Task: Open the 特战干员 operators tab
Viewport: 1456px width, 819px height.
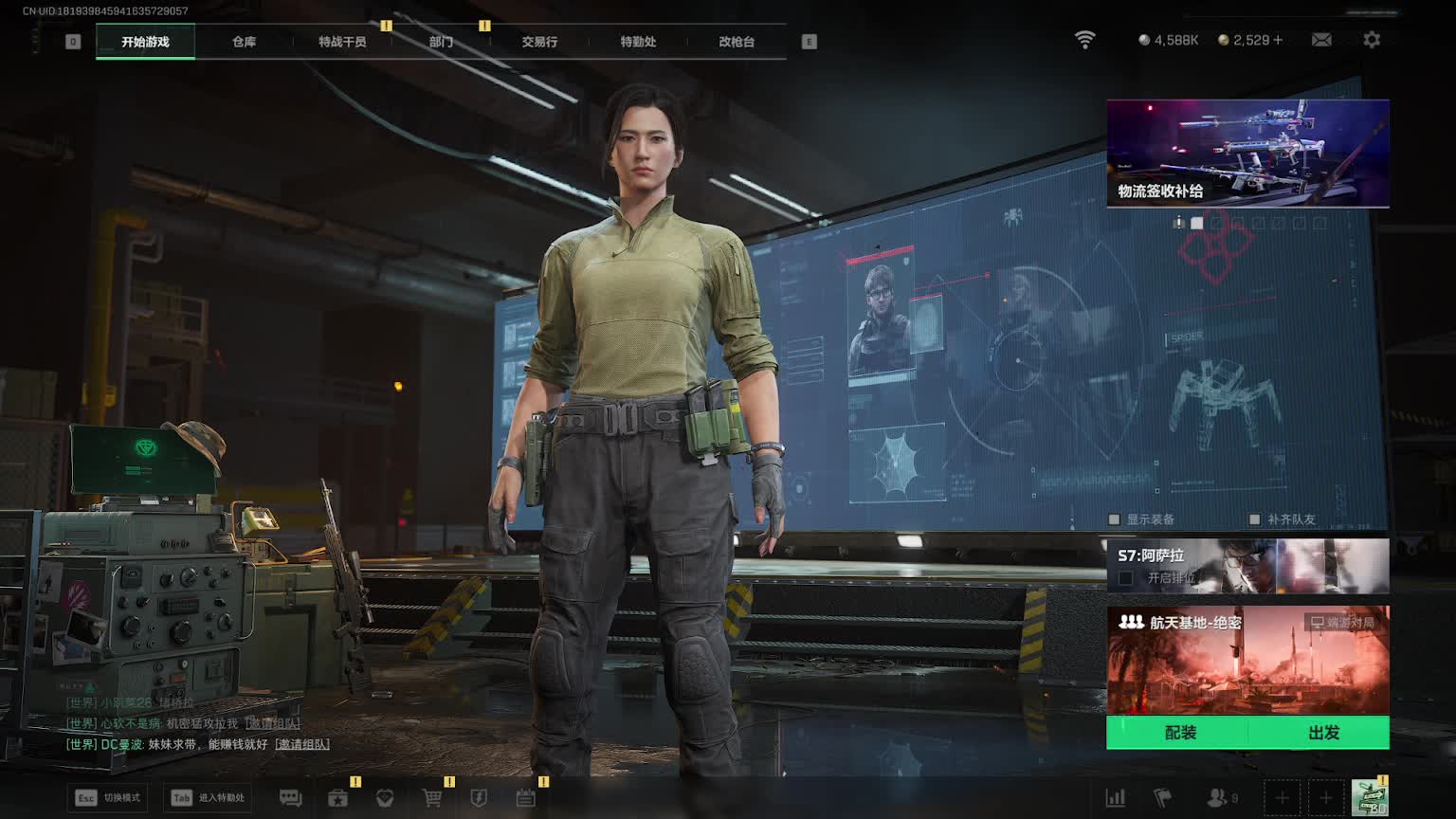Action: (342, 42)
